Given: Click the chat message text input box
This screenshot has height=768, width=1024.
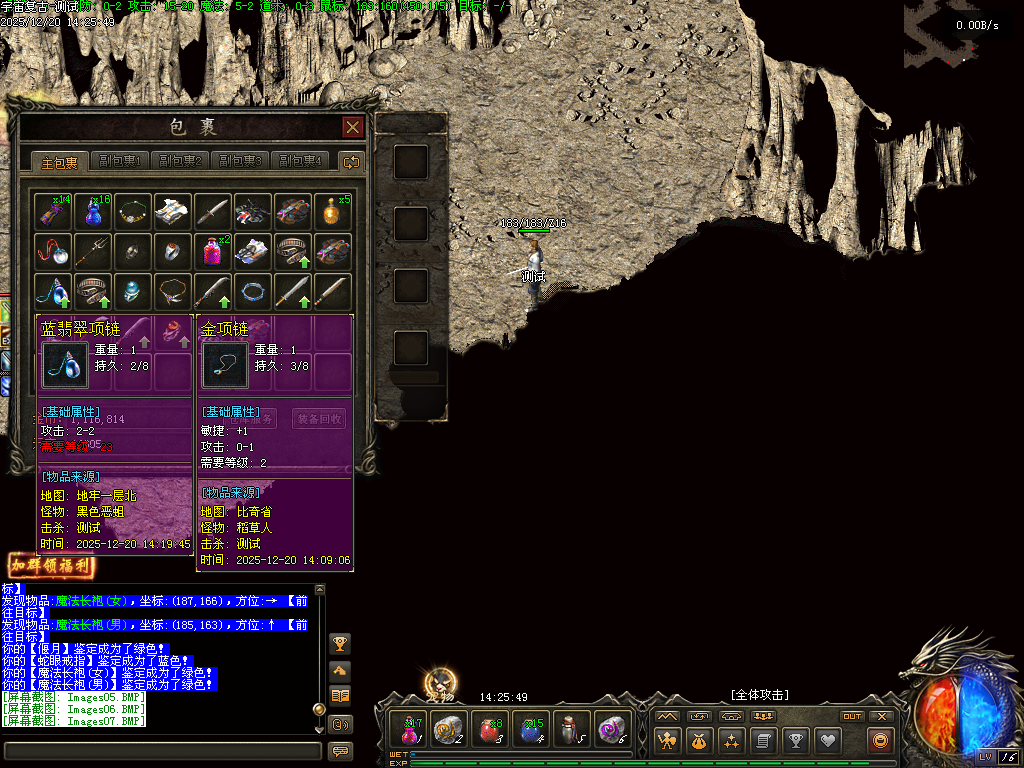Looking at the screenshot, I should 162,750.
